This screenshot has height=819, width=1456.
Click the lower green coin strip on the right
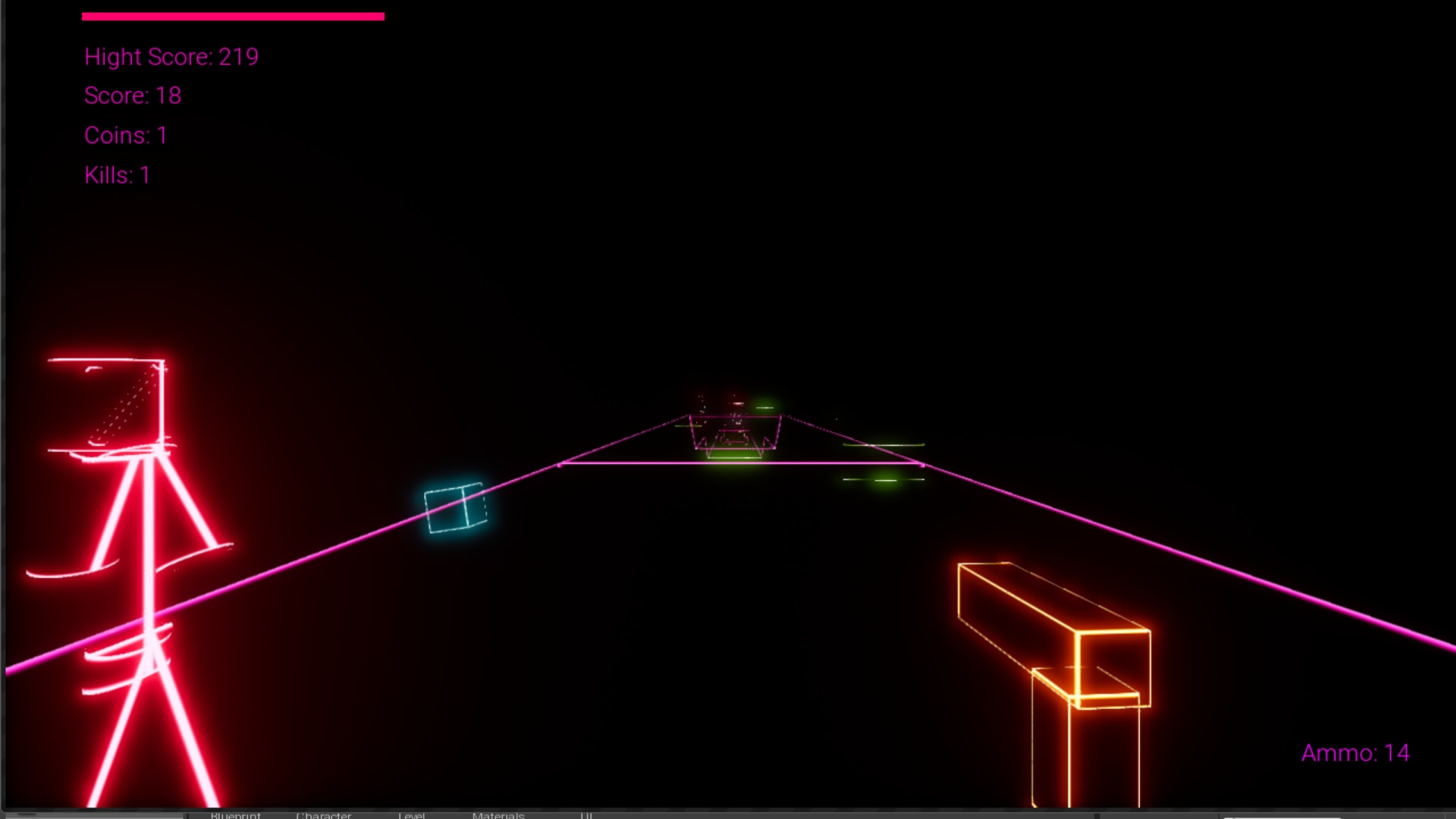[883, 479]
